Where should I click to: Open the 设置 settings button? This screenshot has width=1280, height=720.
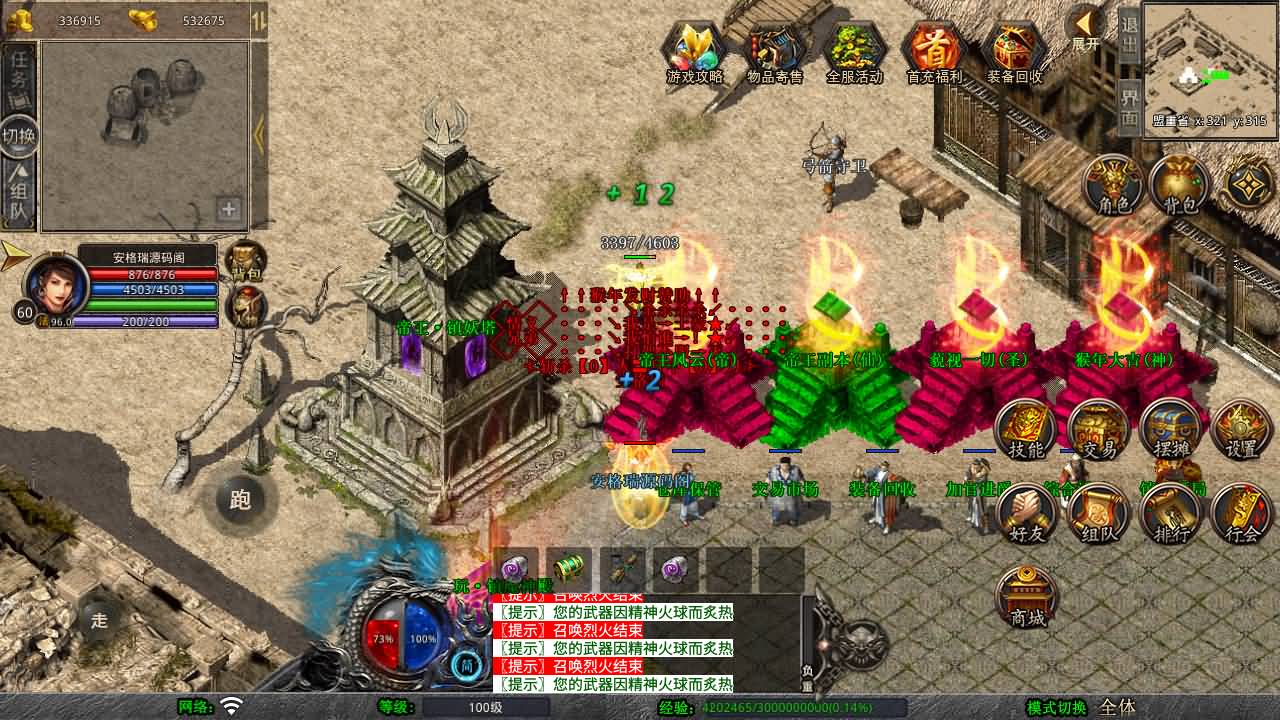pyautogui.click(x=1242, y=431)
